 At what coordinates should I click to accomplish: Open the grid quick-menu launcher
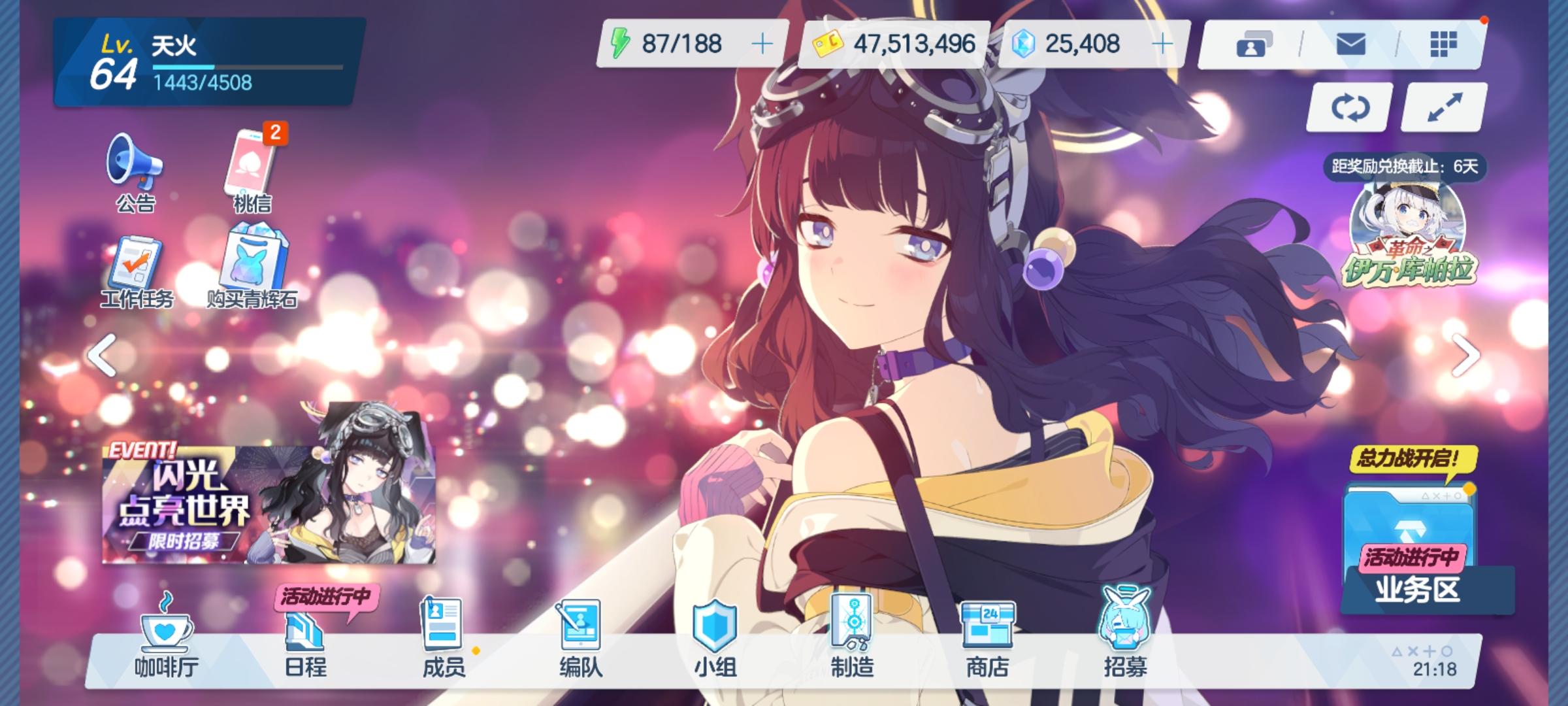point(1443,46)
